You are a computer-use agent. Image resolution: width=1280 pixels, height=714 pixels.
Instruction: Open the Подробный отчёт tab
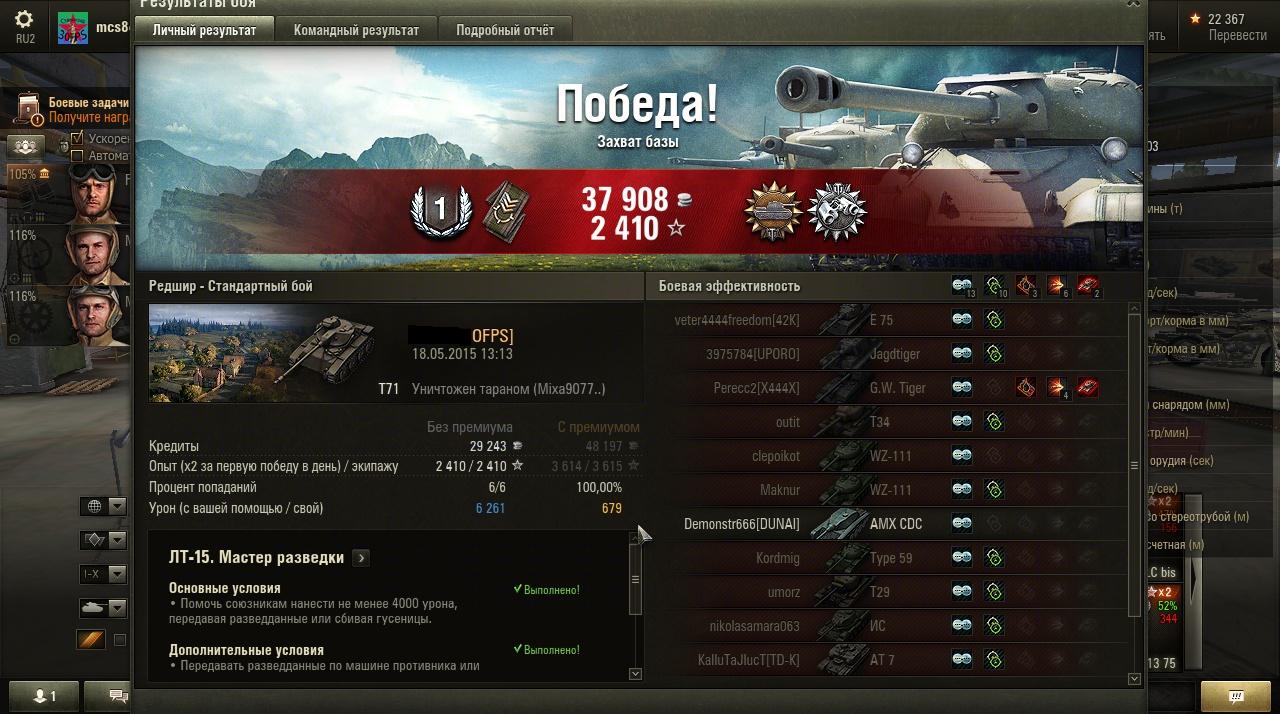[505, 30]
